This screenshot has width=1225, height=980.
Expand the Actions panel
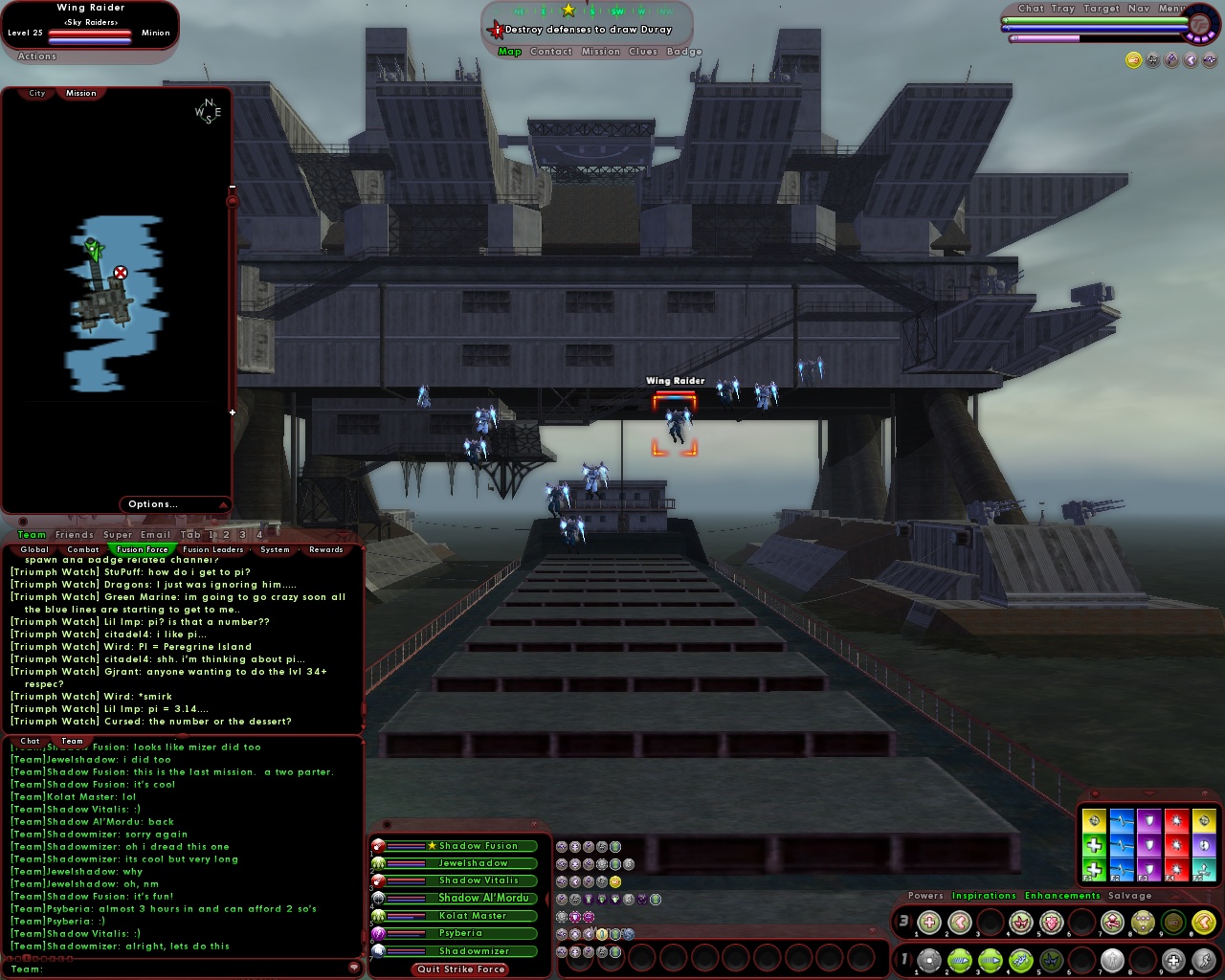[35, 56]
